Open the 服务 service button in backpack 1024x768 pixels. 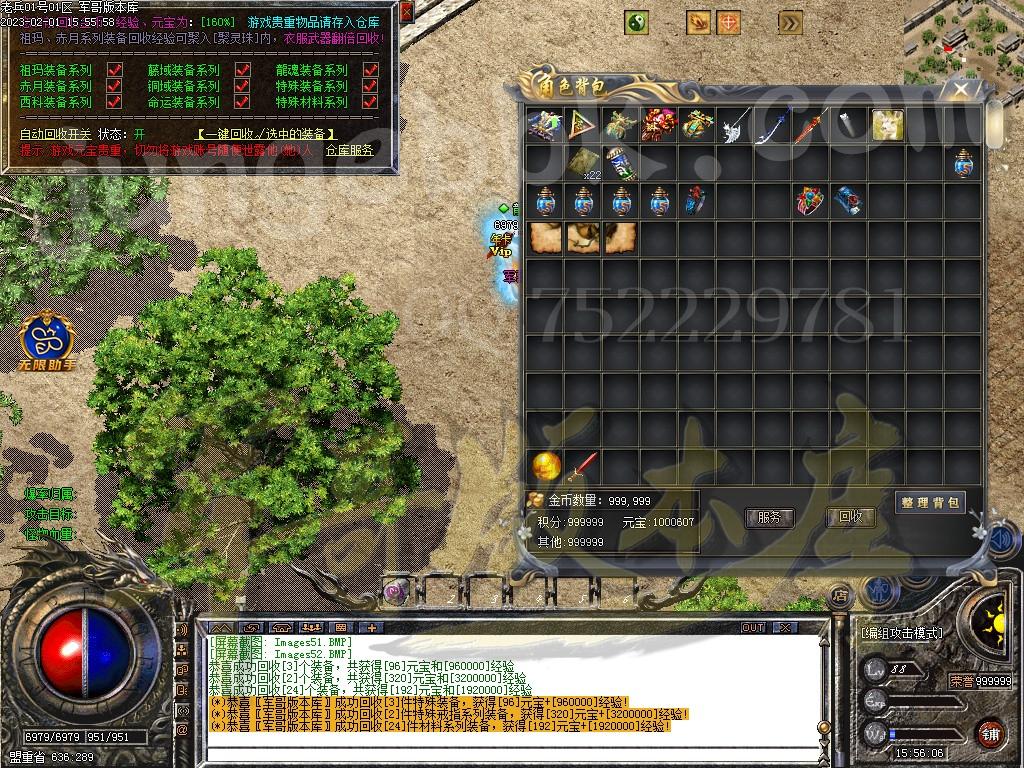pyautogui.click(x=769, y=517)
